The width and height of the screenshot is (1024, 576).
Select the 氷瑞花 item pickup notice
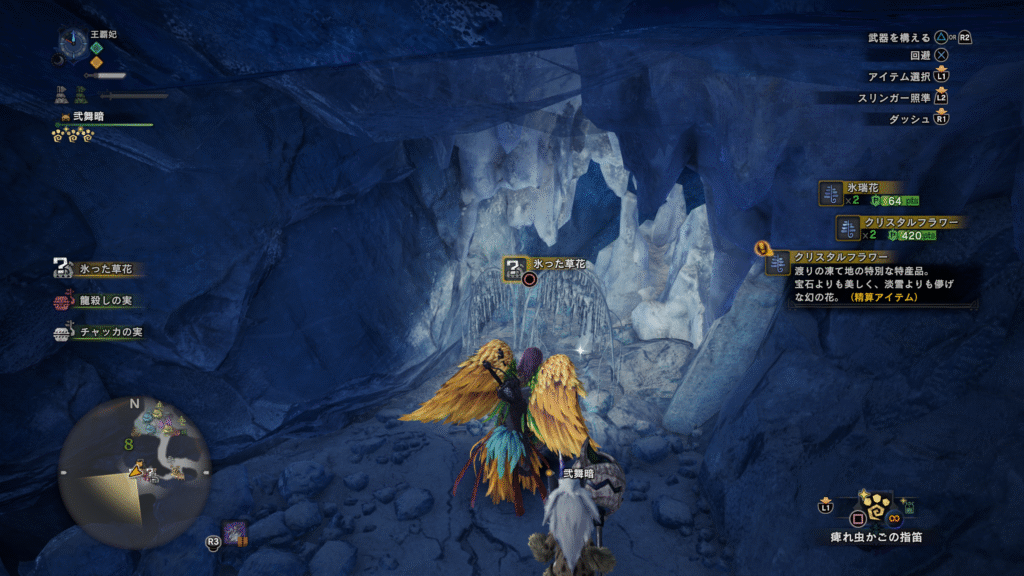tap(861, 194)
